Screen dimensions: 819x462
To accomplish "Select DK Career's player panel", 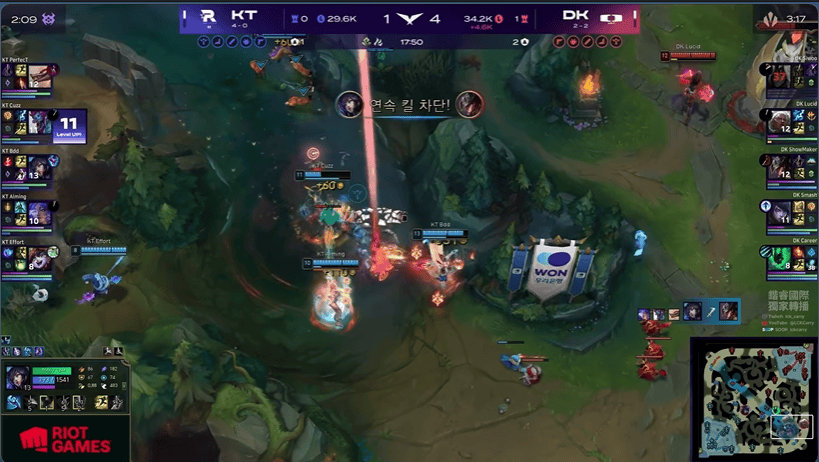I will [x=788, y=258].
